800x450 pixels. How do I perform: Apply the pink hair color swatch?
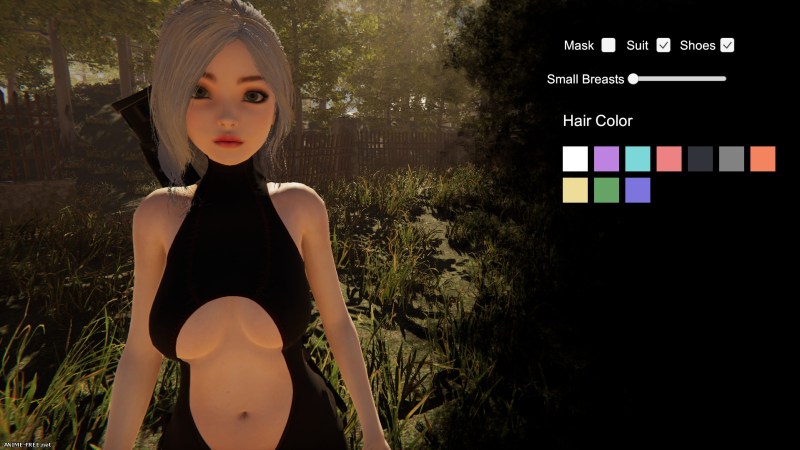pos(669,159)
